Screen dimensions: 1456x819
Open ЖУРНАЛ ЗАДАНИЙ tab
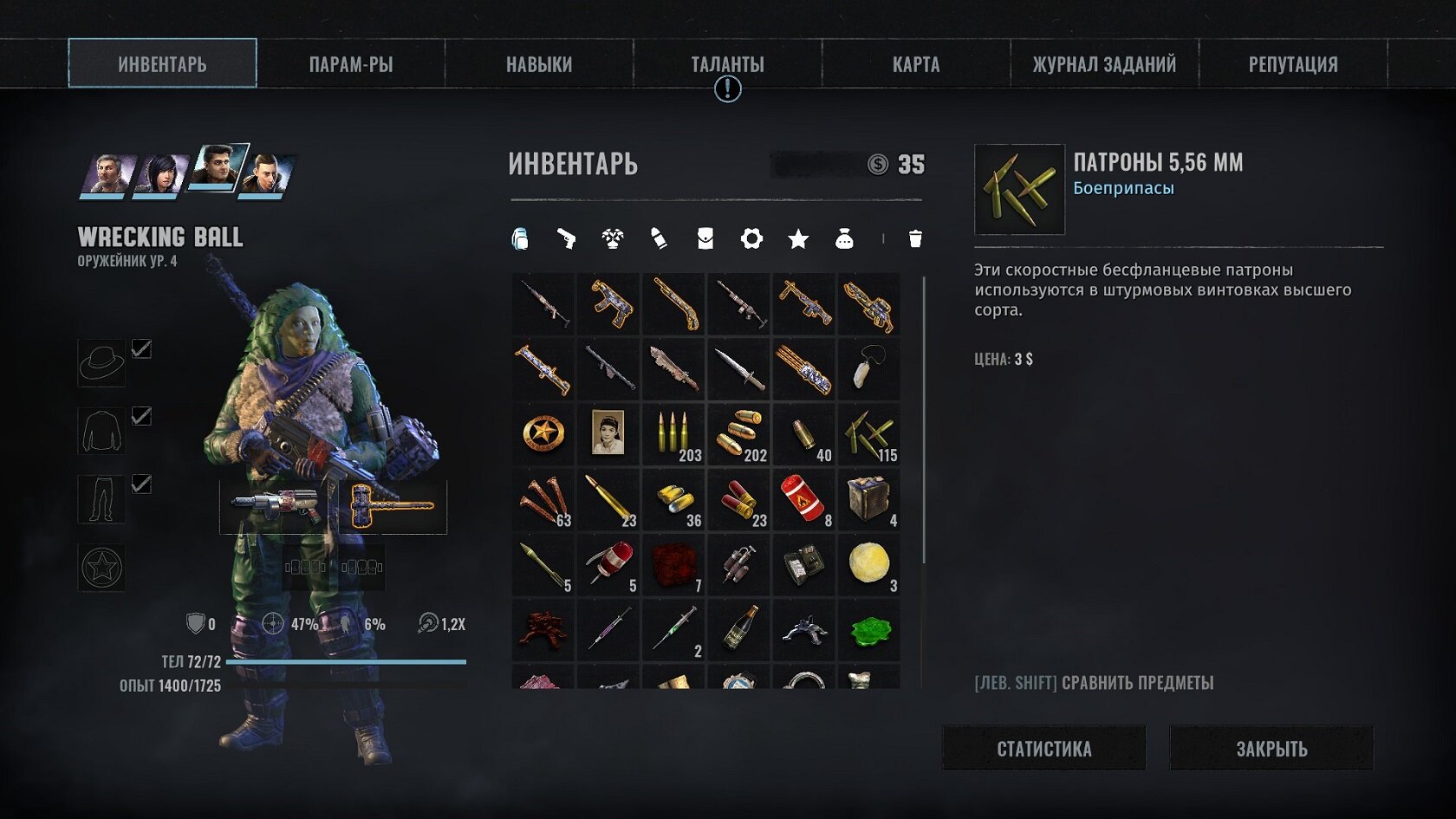pos(1104,64)
